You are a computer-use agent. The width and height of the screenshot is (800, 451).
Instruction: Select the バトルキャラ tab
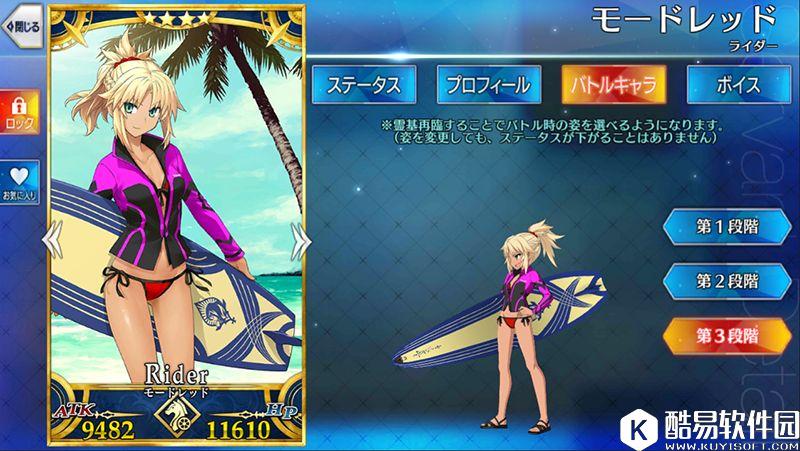point(613,86)
